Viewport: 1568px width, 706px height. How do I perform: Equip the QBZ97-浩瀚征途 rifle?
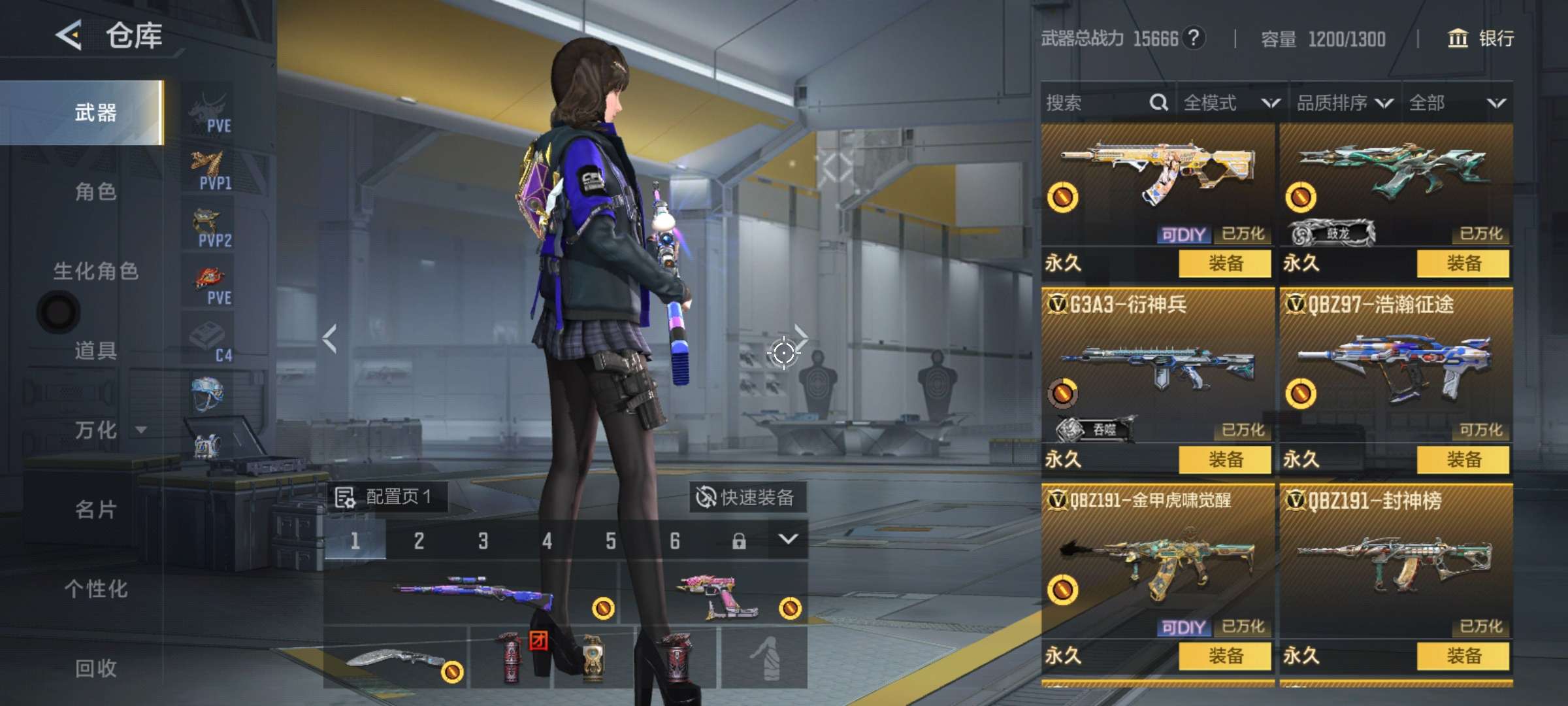click(x=1463, y=460)
